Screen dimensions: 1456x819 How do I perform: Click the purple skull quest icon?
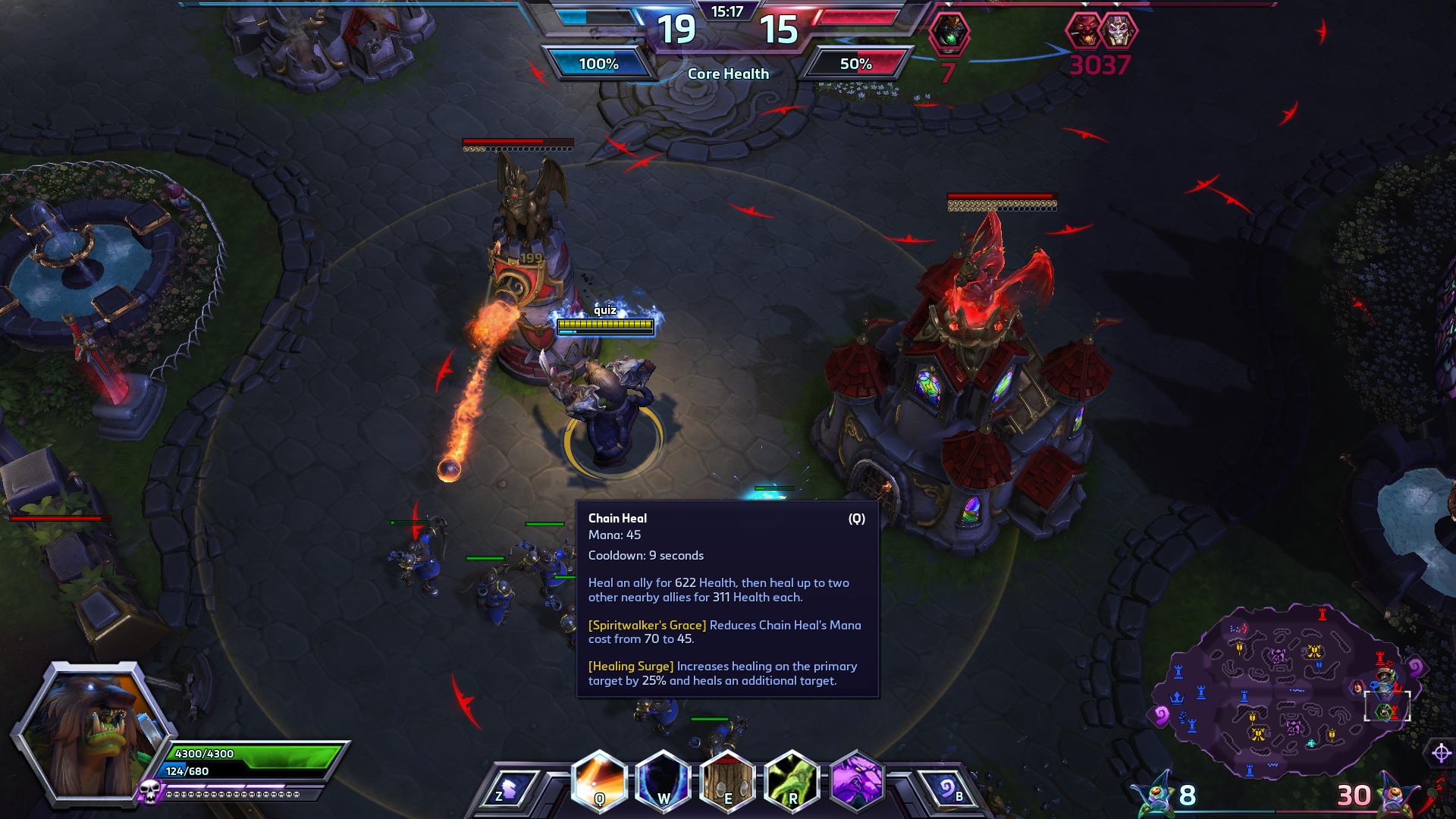[148, 792]
